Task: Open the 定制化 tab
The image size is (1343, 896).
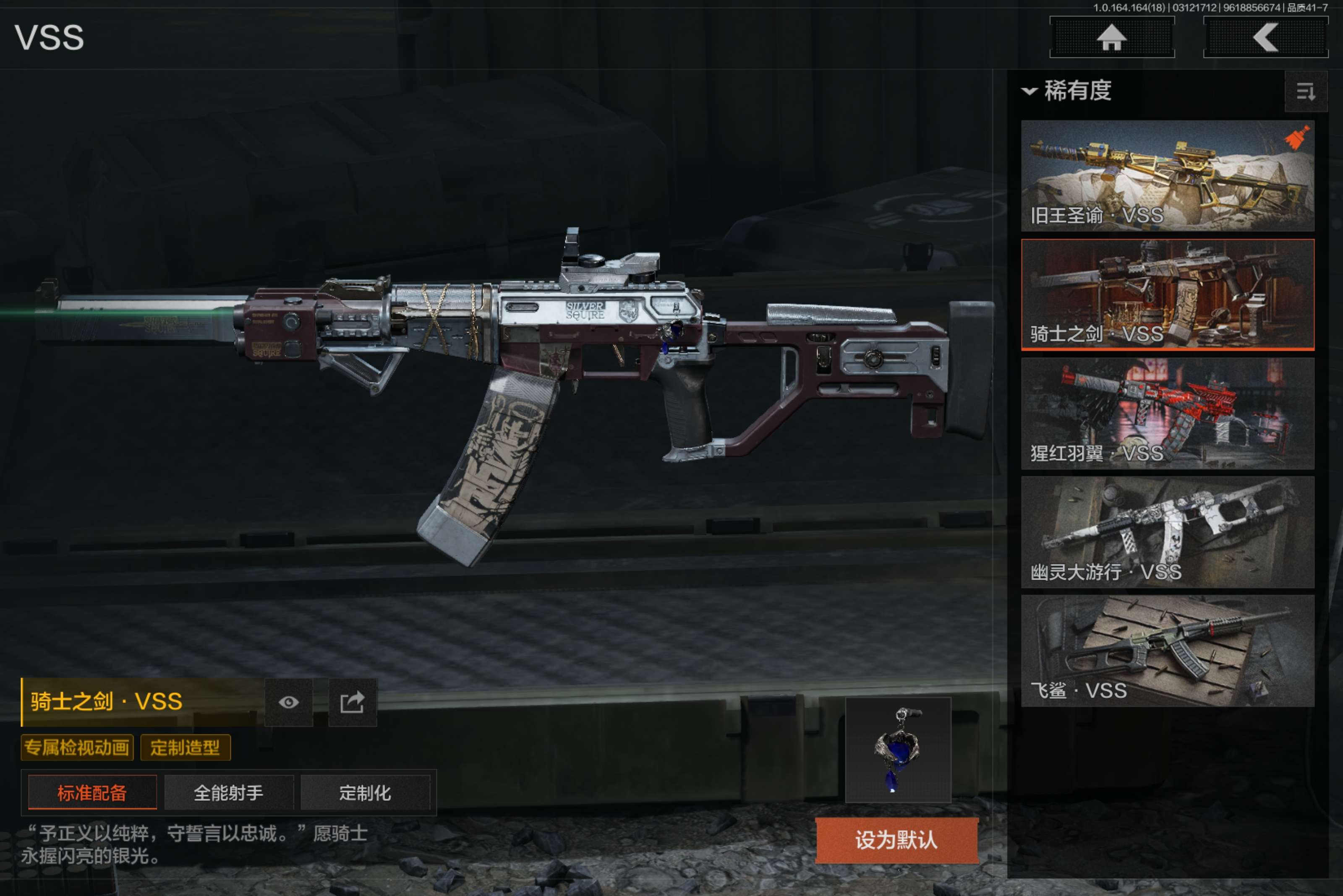Action: click(x=365, y=792)
